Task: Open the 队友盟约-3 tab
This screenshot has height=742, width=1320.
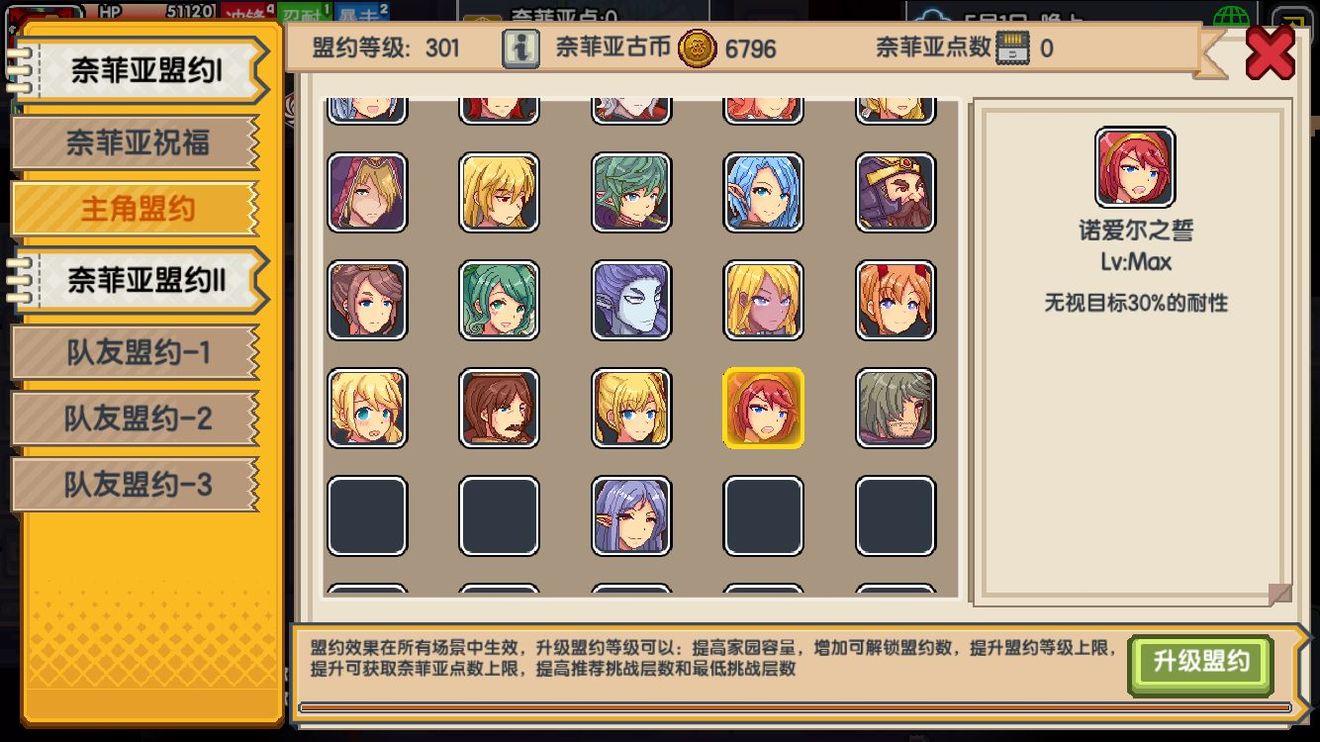Action: pos(135,484)
